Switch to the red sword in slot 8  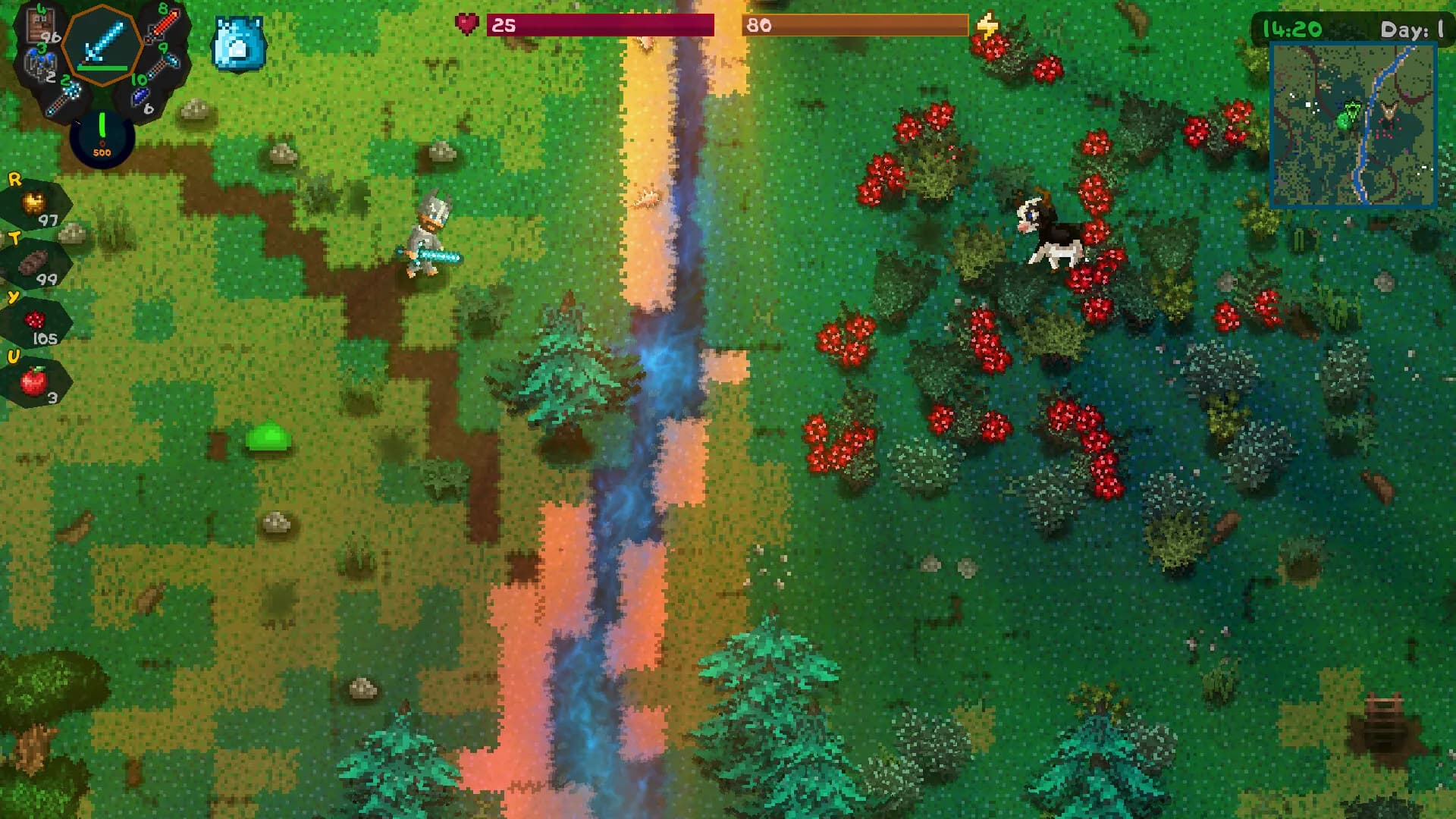tap(162, 28)
